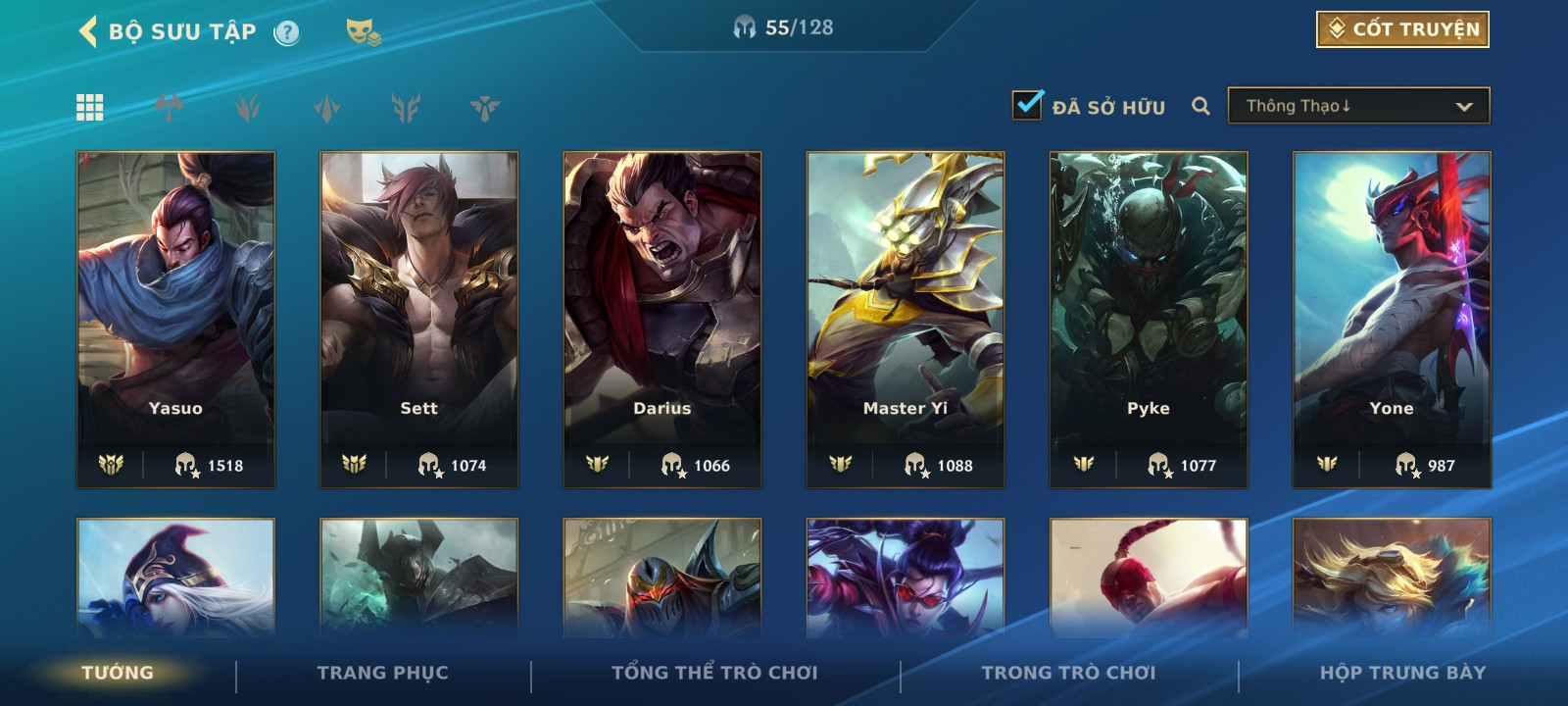Go back from Bộ Sưu Tập
The height and width of the screenshot is (706, 1568).
click(88, 31)
